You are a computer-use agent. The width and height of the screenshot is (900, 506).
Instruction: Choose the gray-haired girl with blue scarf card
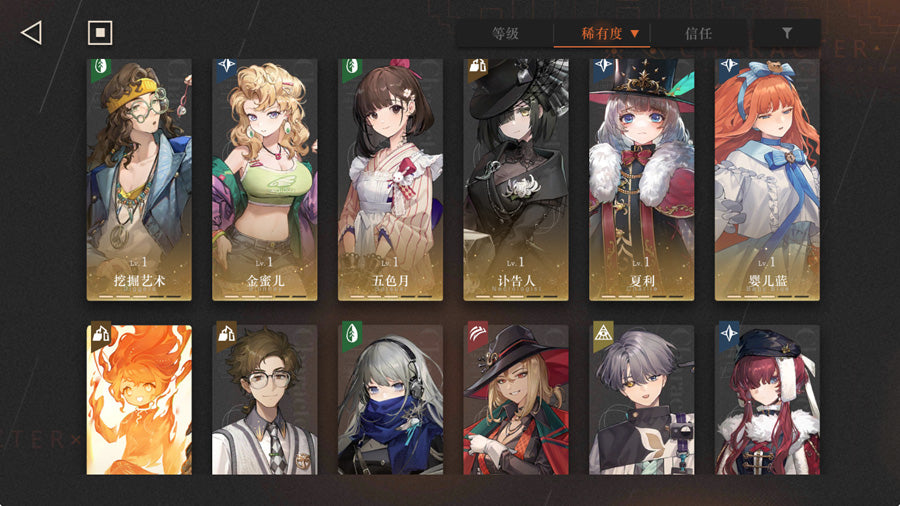(391, 399)
